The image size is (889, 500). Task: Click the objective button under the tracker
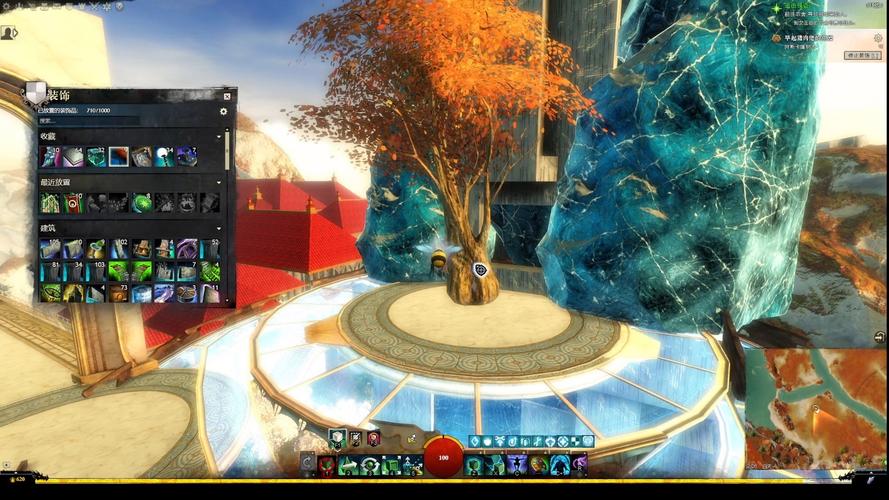coord(862,56)
